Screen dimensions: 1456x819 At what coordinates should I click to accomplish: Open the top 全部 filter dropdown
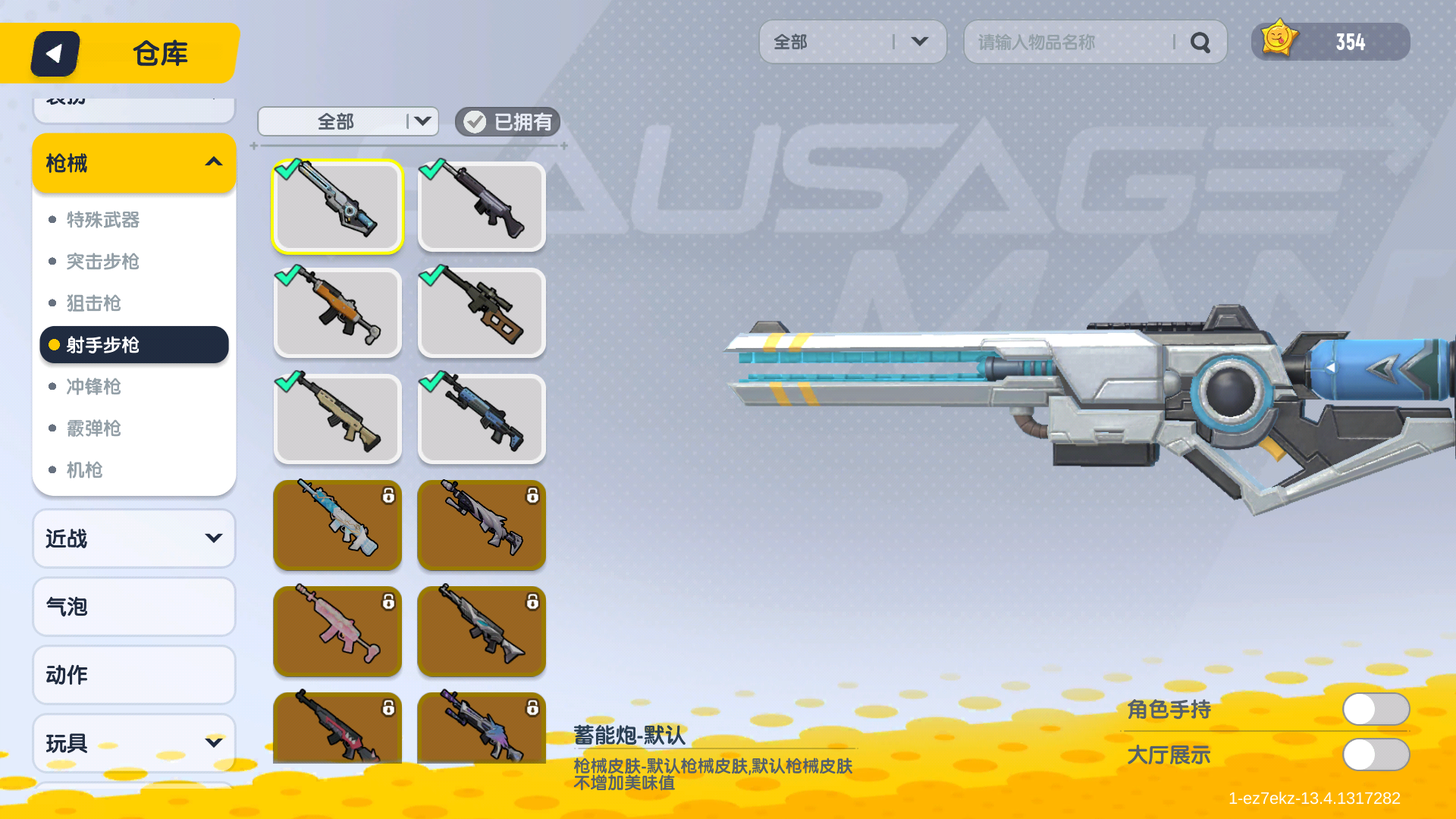(852, 42)
